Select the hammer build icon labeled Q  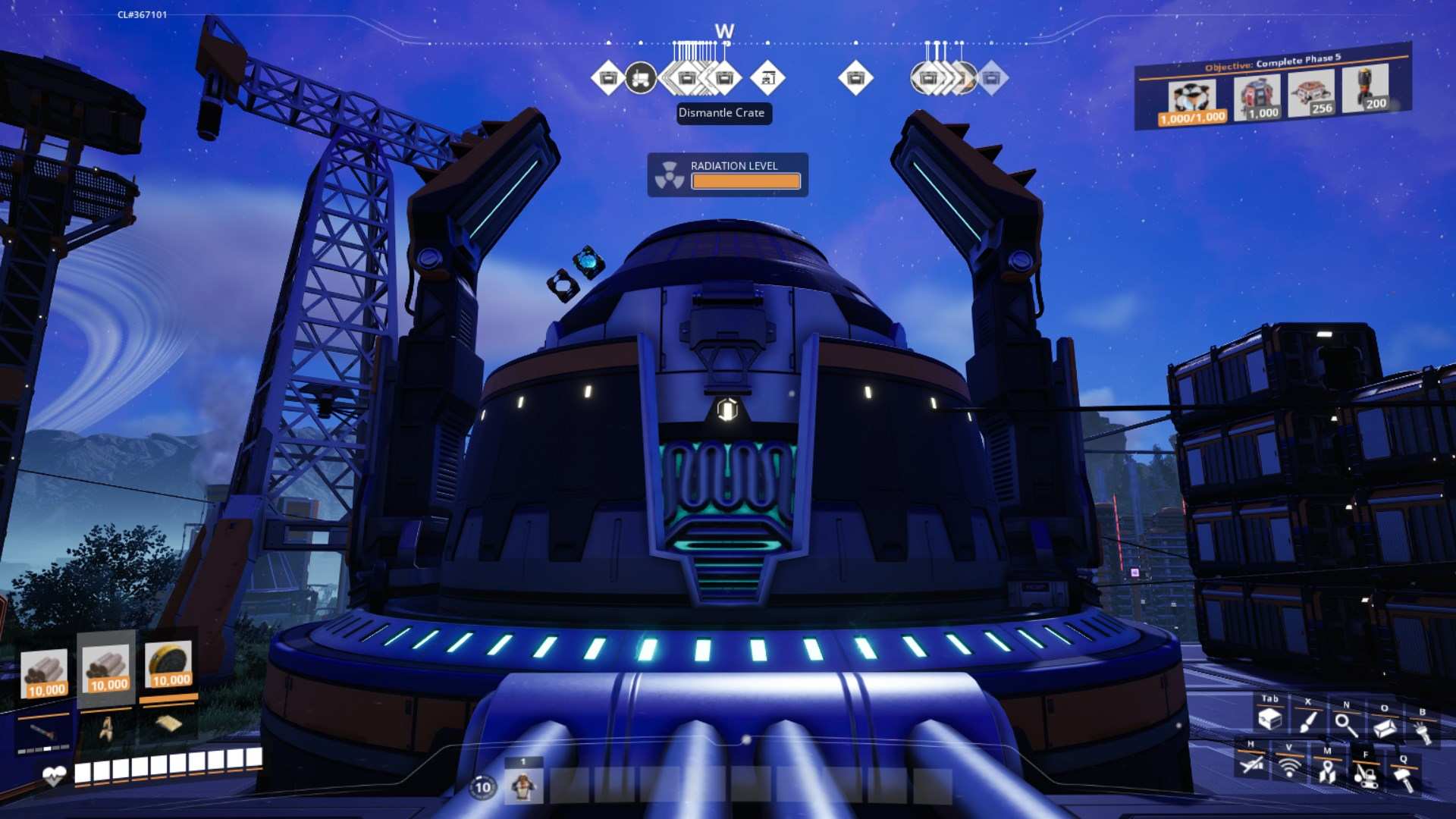1403,780
